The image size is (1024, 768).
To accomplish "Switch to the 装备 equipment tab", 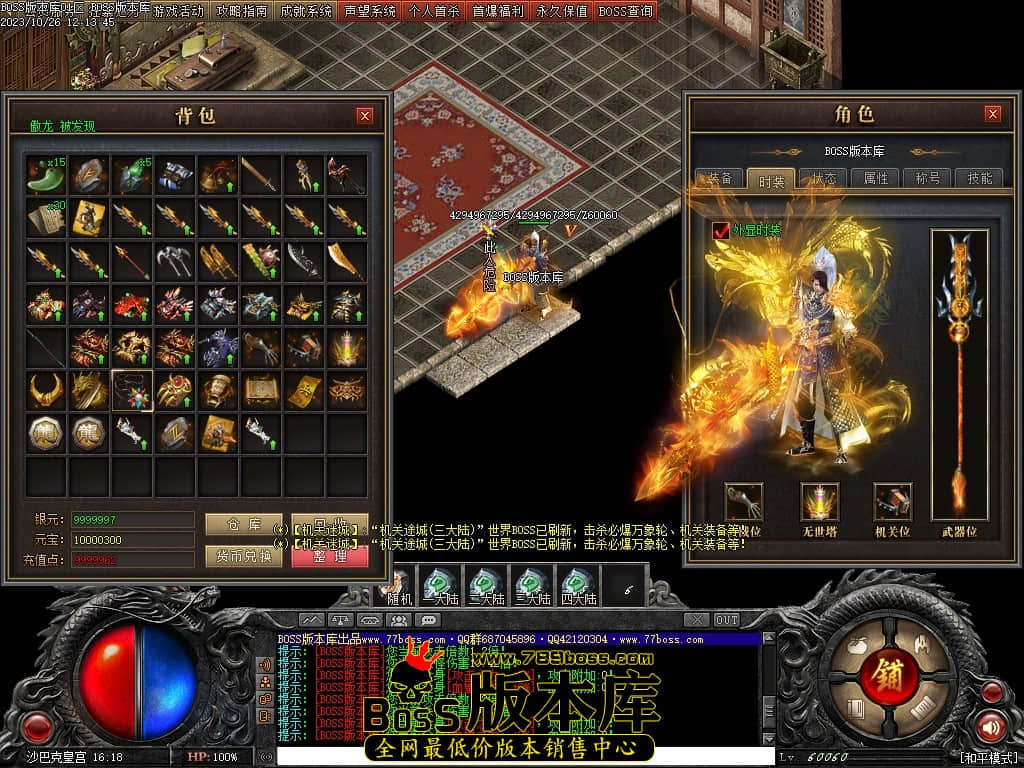I will (x=720, y=179).
